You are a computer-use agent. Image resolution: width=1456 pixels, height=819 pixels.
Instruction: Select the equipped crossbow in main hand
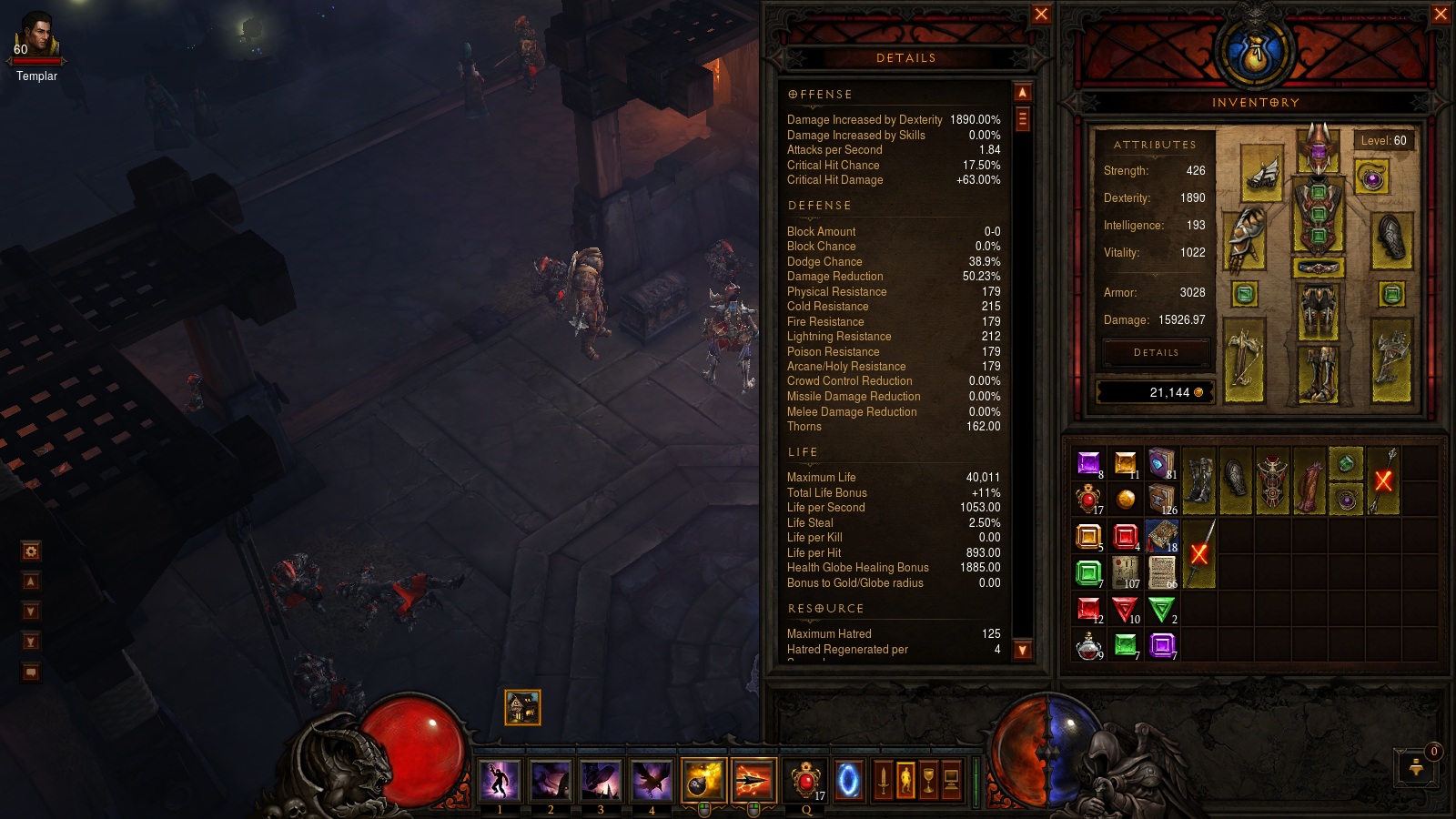[1244, 359]
